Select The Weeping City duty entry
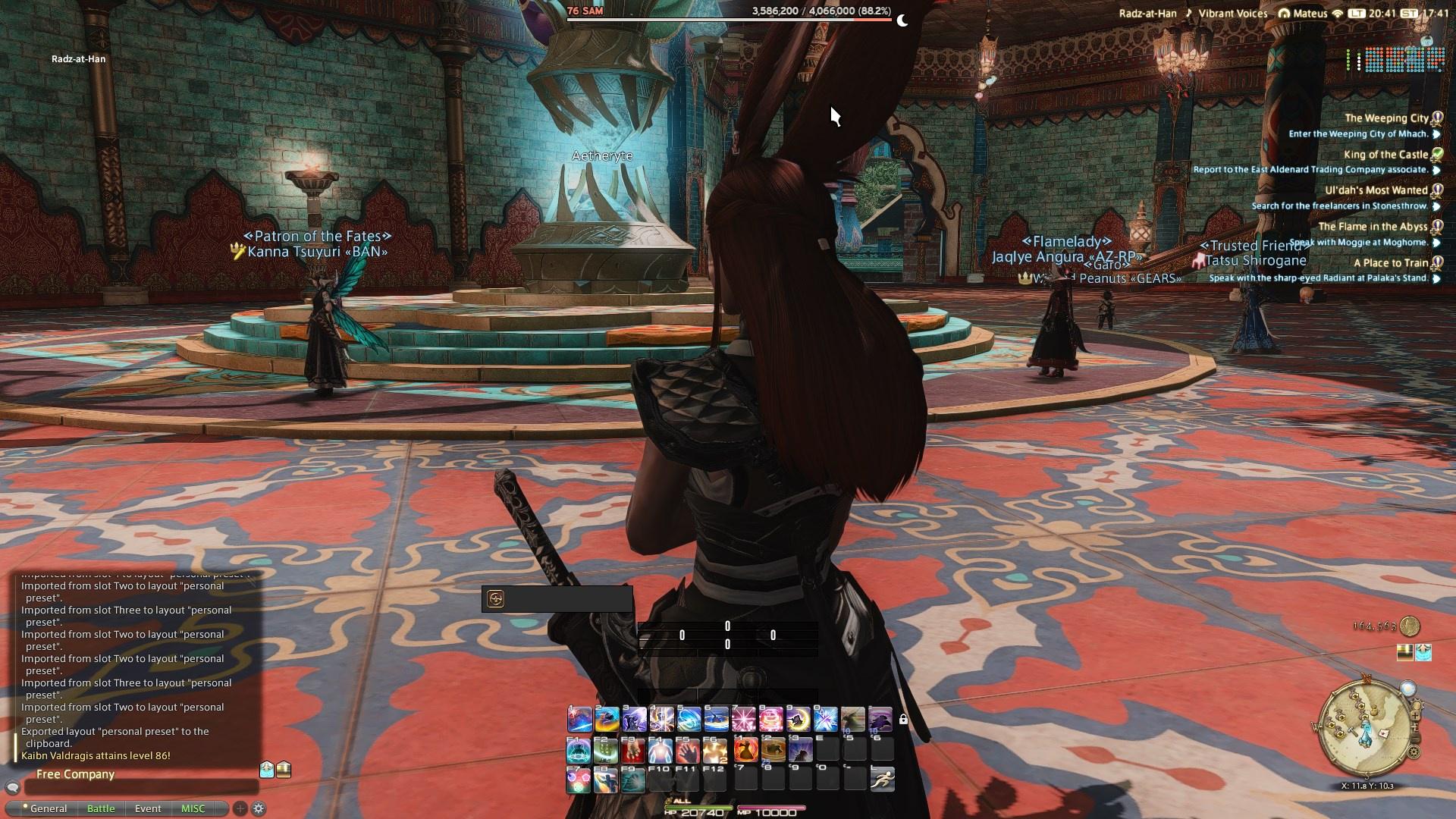Image resolution: width=1456 pixels, height=819 pixels. click(1385, 118)
